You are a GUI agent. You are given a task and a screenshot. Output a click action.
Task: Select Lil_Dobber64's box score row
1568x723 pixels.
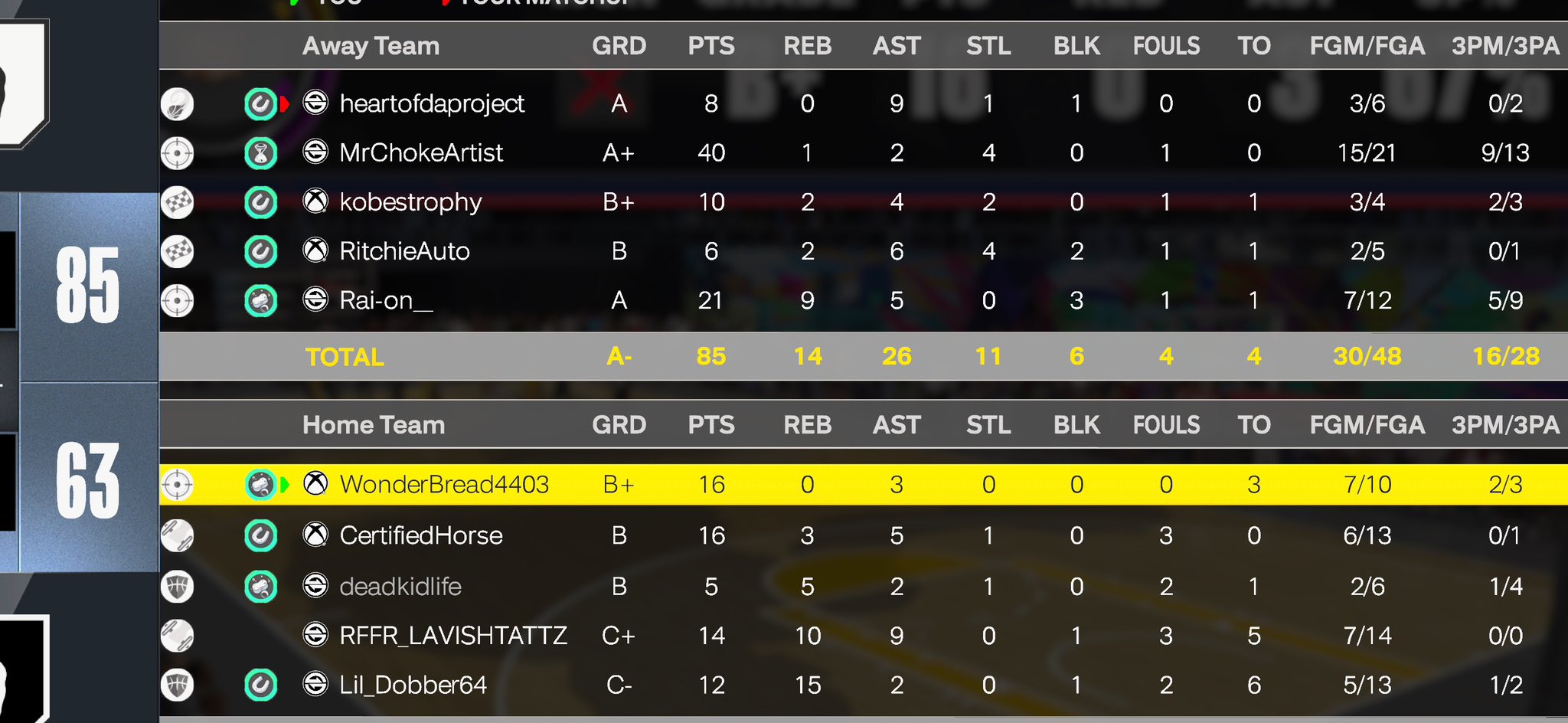pos(413,685)
